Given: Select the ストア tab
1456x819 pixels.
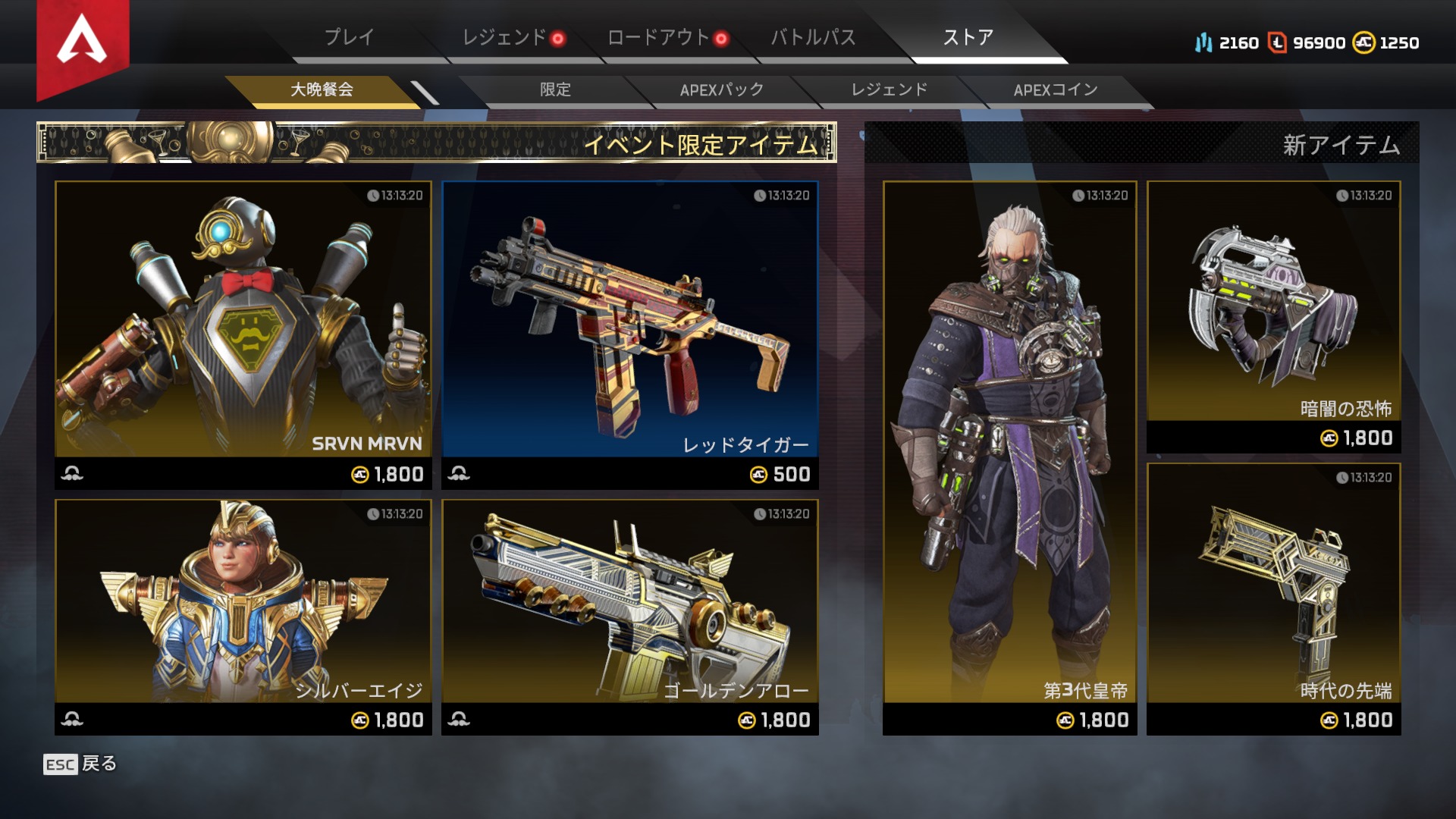Looking at the screenshot, I should point(968,37).
